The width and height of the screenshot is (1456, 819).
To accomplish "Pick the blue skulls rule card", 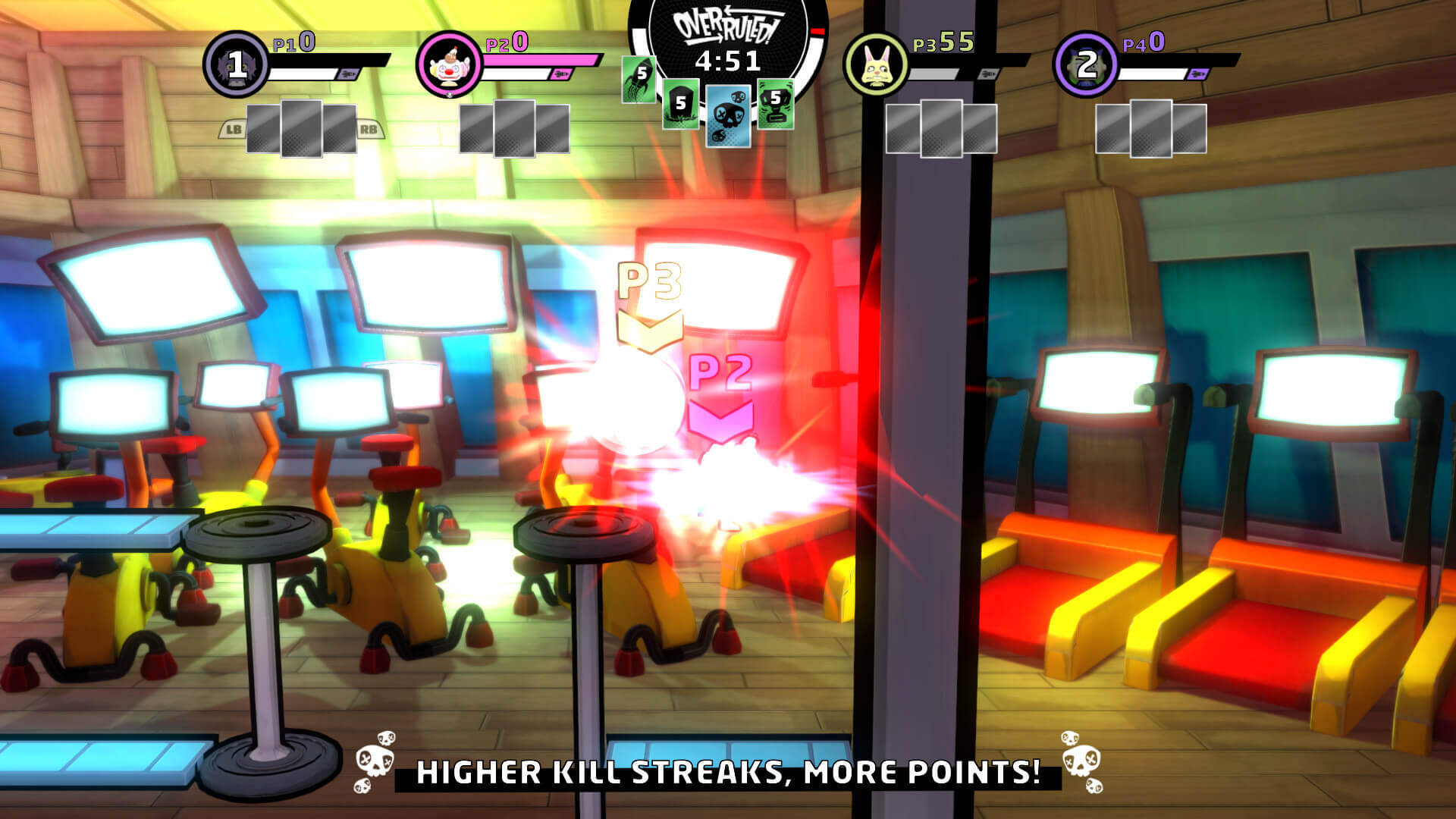I will pyautogui.click(x=728, y=115).
